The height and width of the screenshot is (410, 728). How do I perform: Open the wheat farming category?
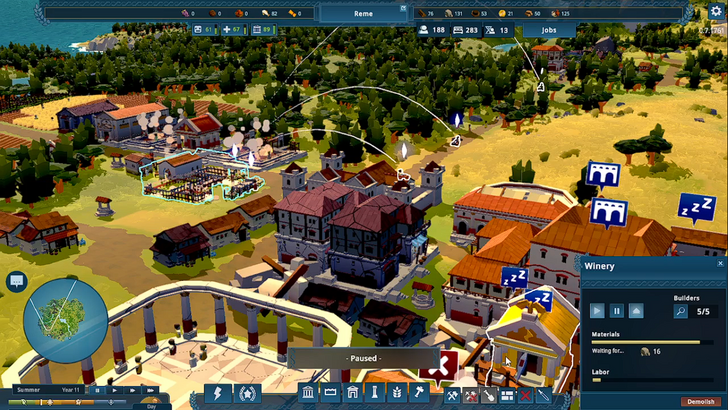[x=397, y=394]
